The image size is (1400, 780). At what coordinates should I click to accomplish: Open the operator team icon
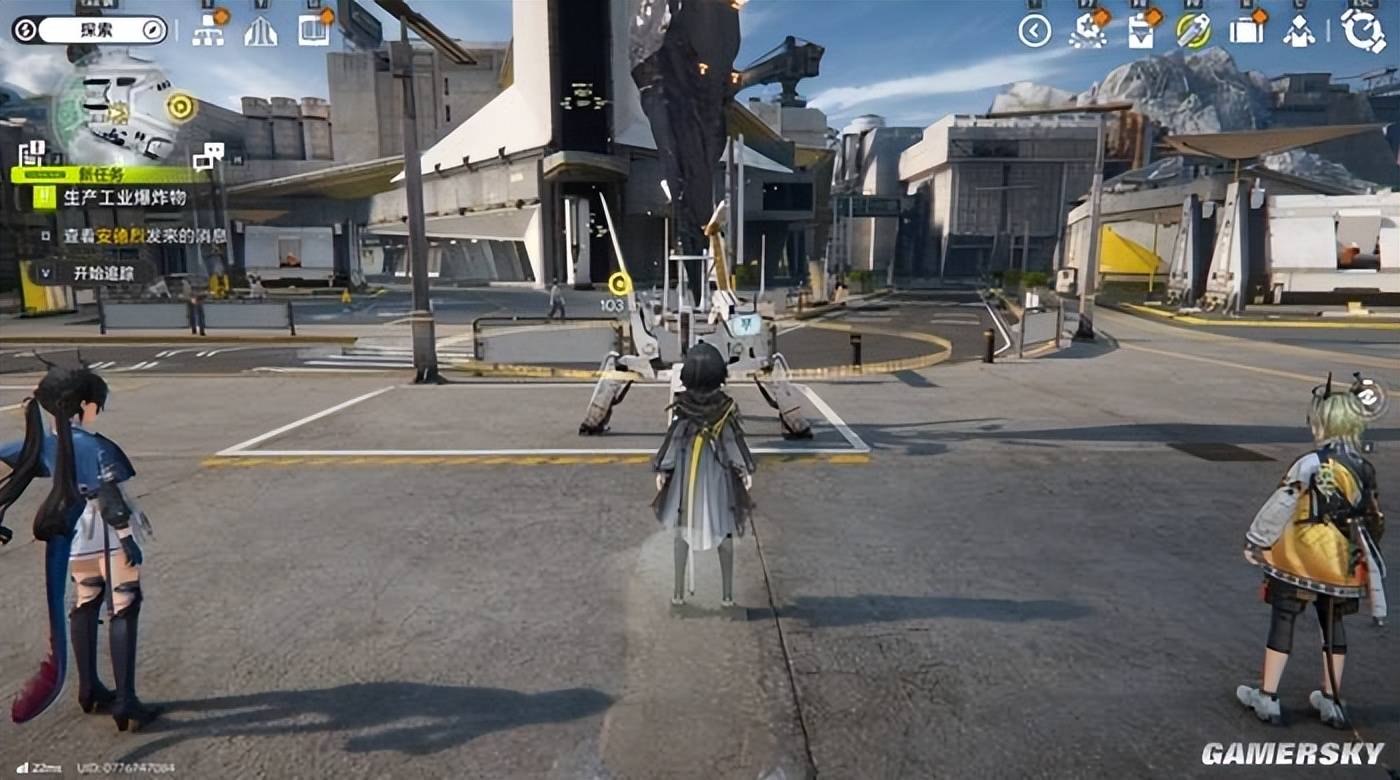tap(1299, 31)
